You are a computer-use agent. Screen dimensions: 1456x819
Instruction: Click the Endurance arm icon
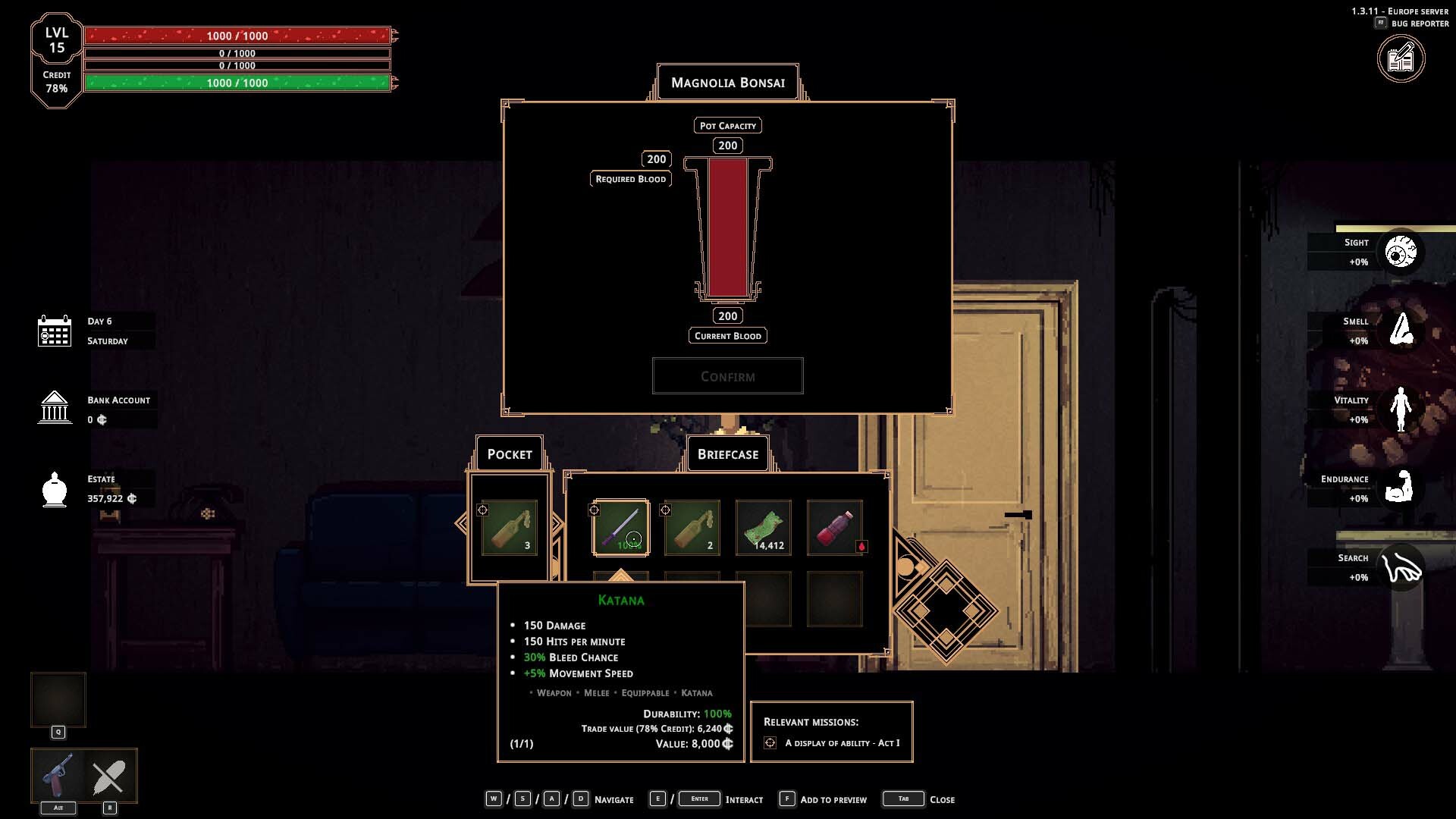pyautogui.click(x=1400, y=488)
